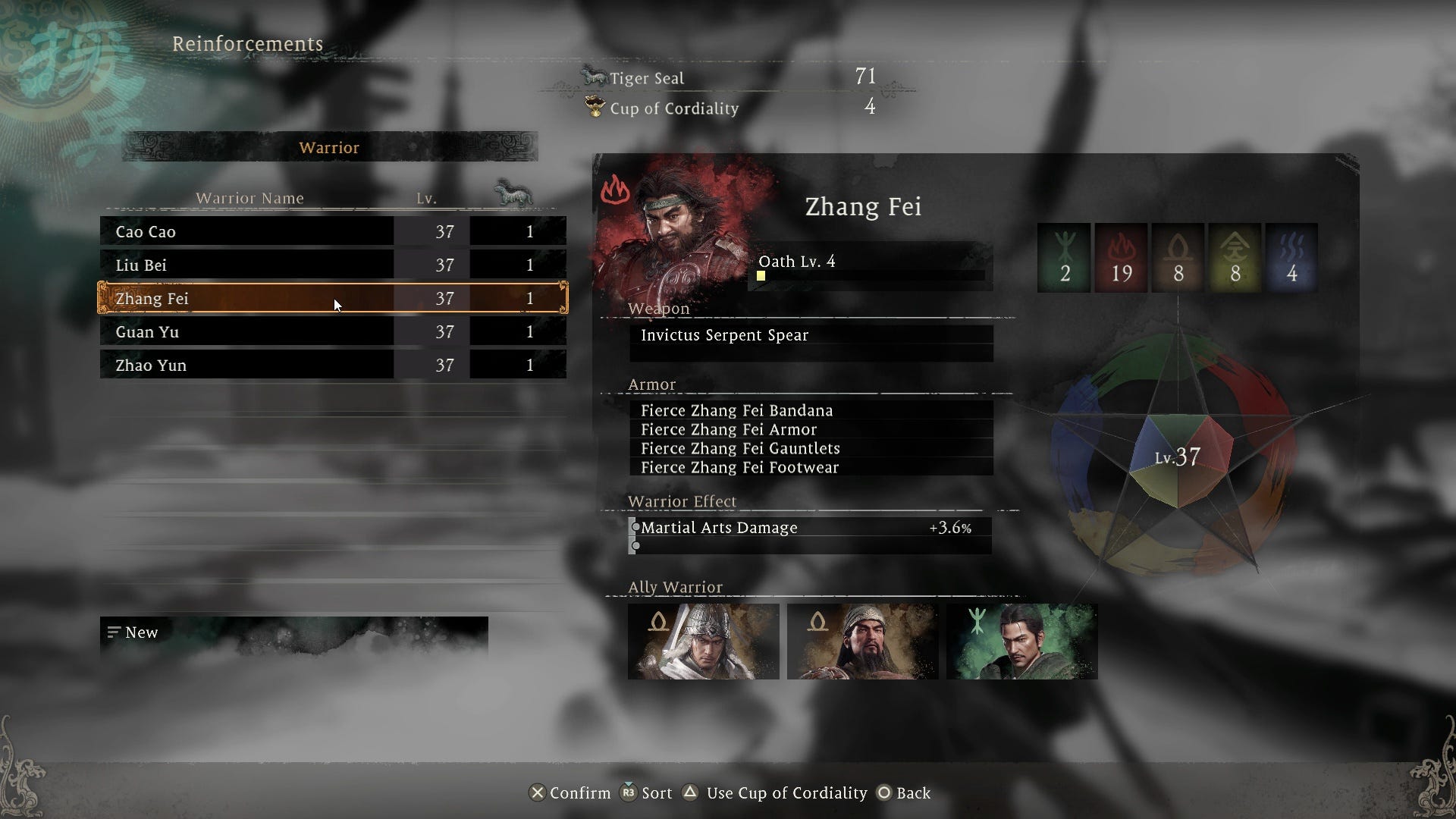Click the green wood element tile showing 2
1456x819 pixels.
(1064, 258)
